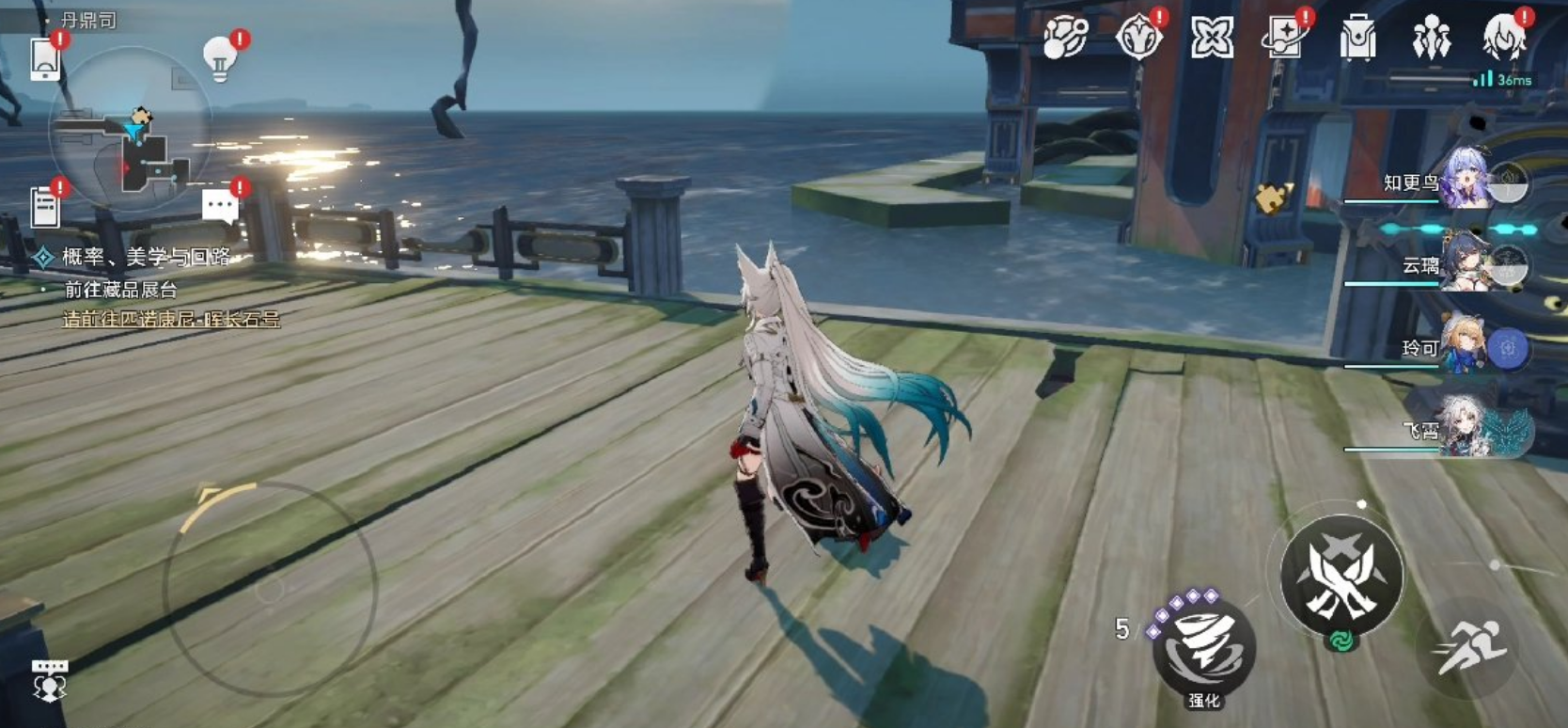The width and height of the screenshot is (1568, 728).
Task: Toggle the sprint running icon
Action: [1469, 648]
